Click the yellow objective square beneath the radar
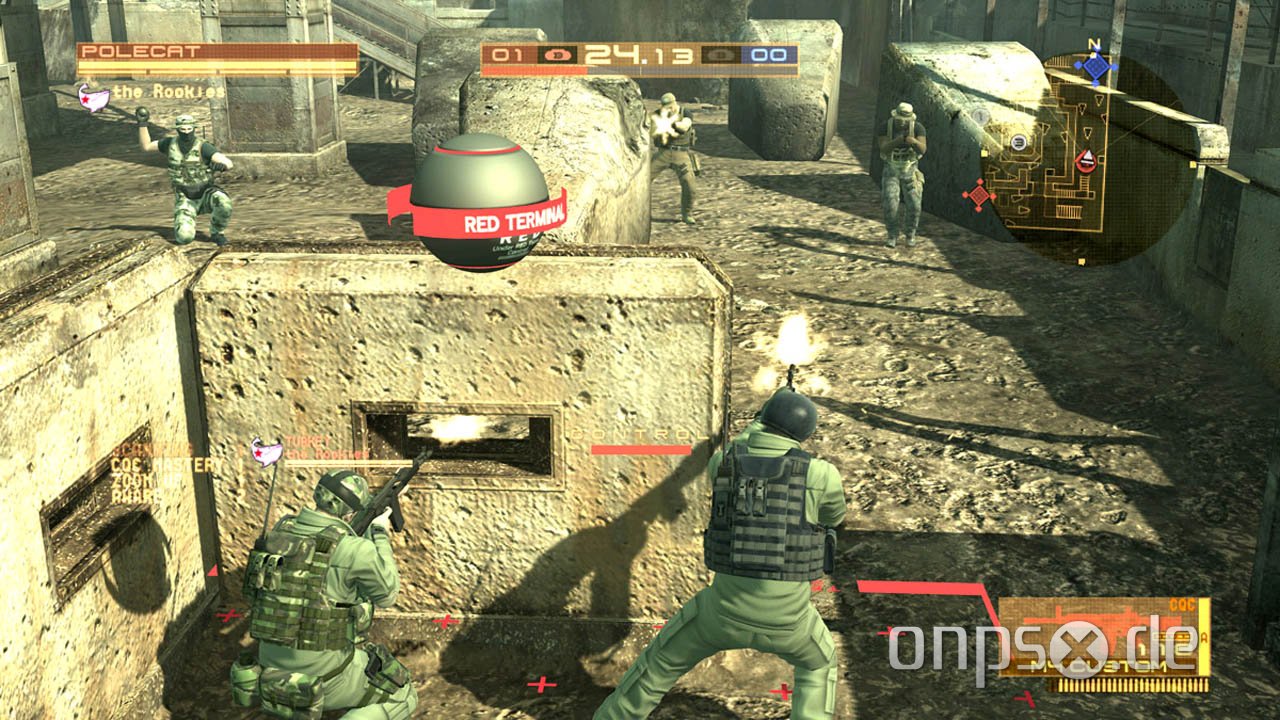1280x720 pixels. pyautogui.click(x=1080, y=262)
